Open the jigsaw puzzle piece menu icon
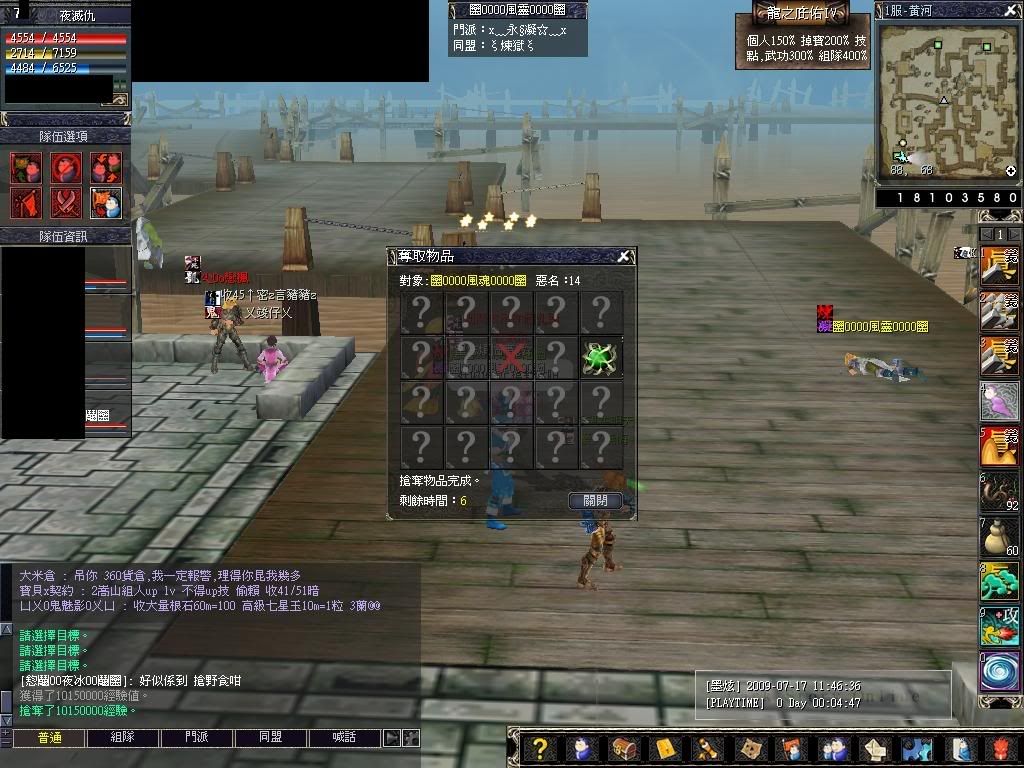This screenshot has height=768, width=1024. 913,748
